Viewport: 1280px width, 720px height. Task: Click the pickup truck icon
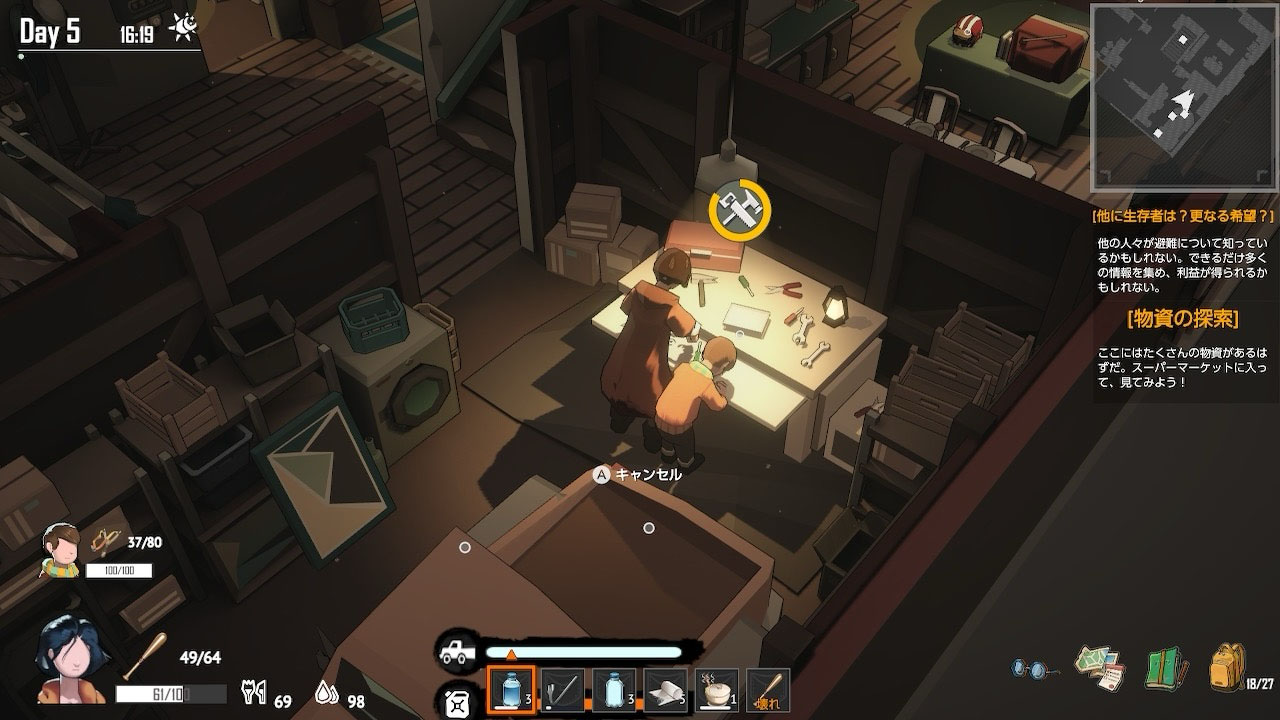click(x=456, y=652)
